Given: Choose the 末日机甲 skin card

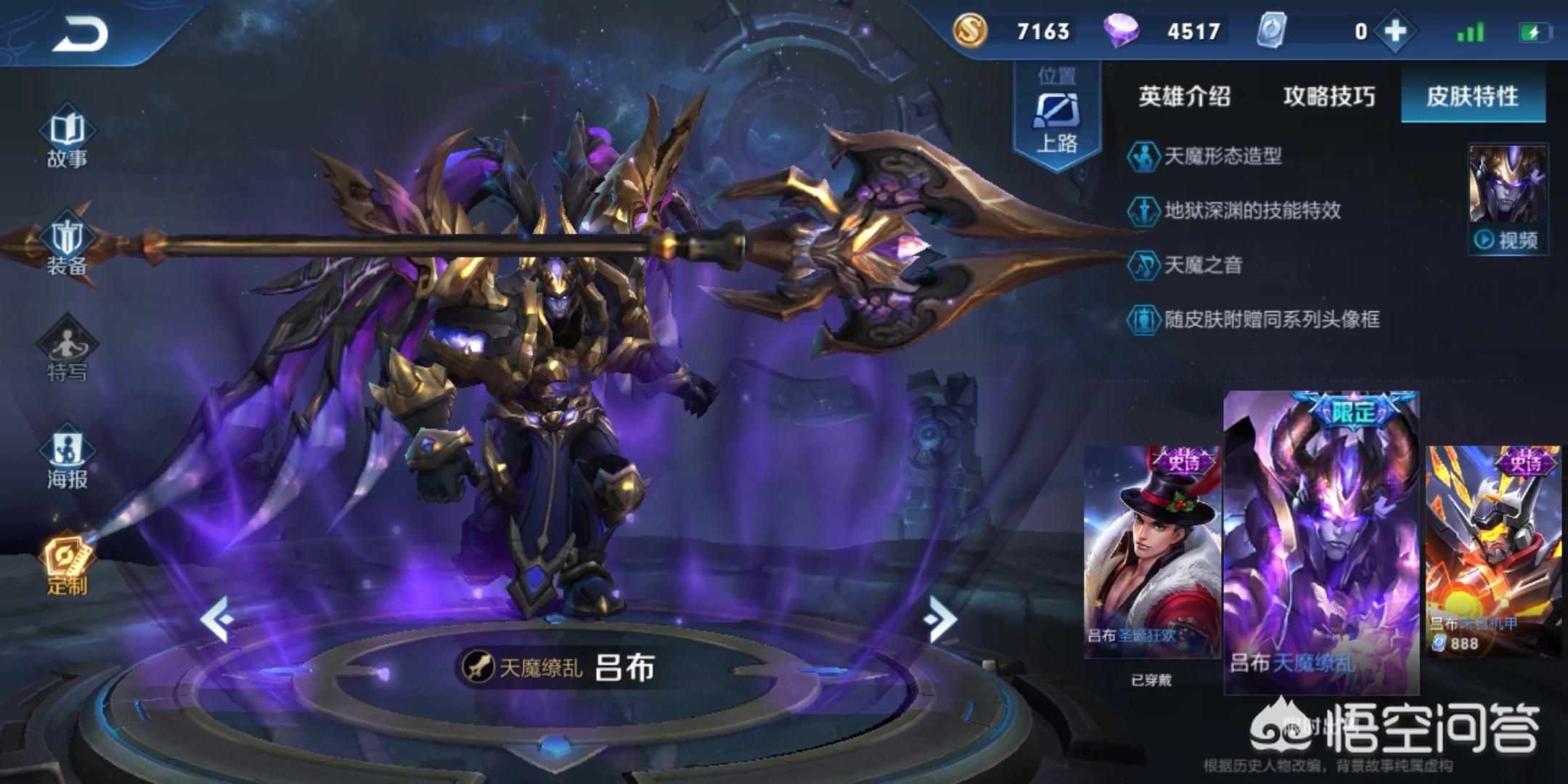Looking at the screenshot, I should pyautogui.click(x=1493, y=552).
